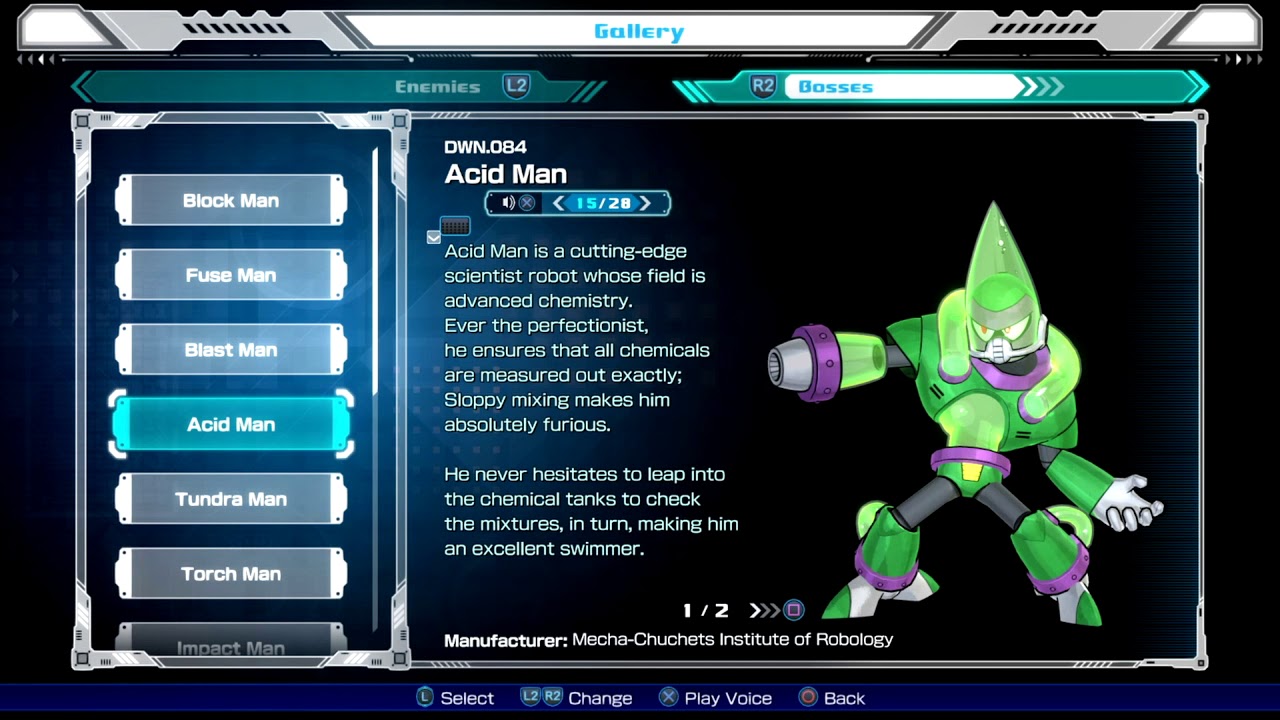Click the X button icon beside the speaker

[x=525, y=203]
